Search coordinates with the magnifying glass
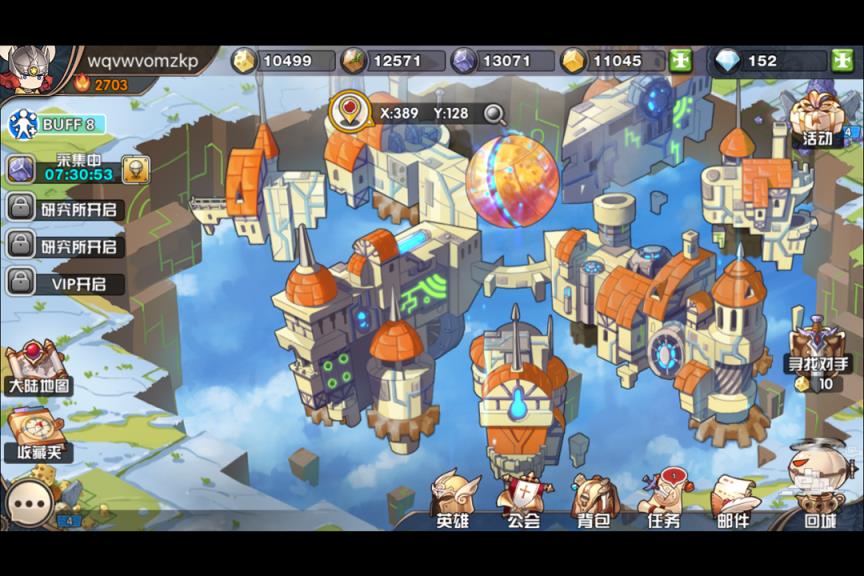The height and width of the screenshot is (576, 864). point(494,113)
